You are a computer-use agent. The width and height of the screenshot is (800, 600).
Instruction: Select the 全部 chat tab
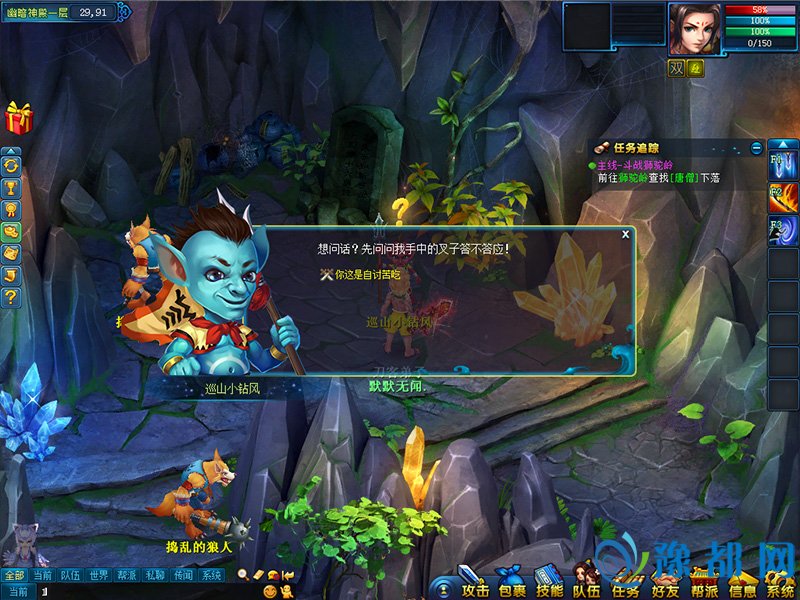click(x=14, y=575)
